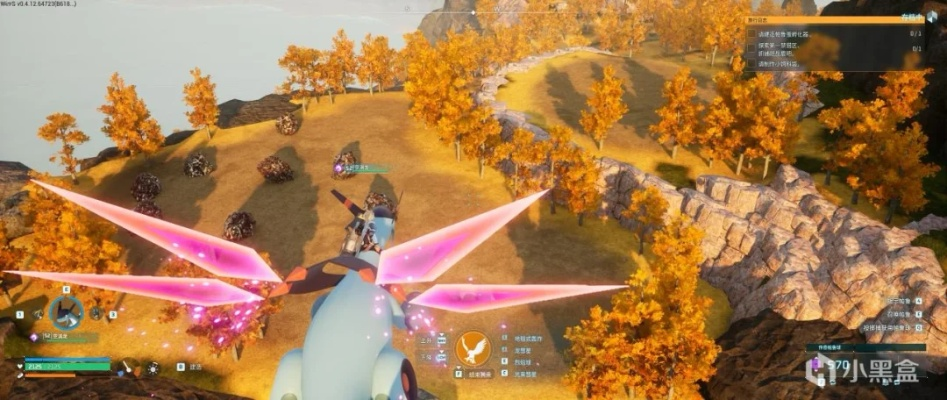Screen dimensions: 947x400
Task: Select the first journey log objective checkbox
Action: [x=750, y=33]
